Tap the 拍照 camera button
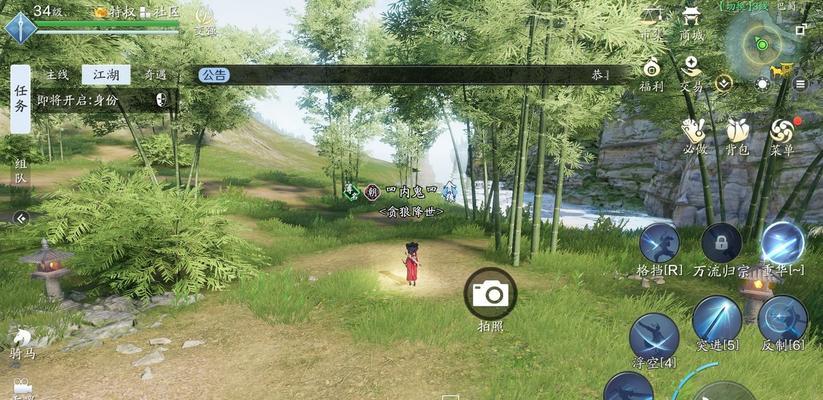 click(x=490, y=293)
